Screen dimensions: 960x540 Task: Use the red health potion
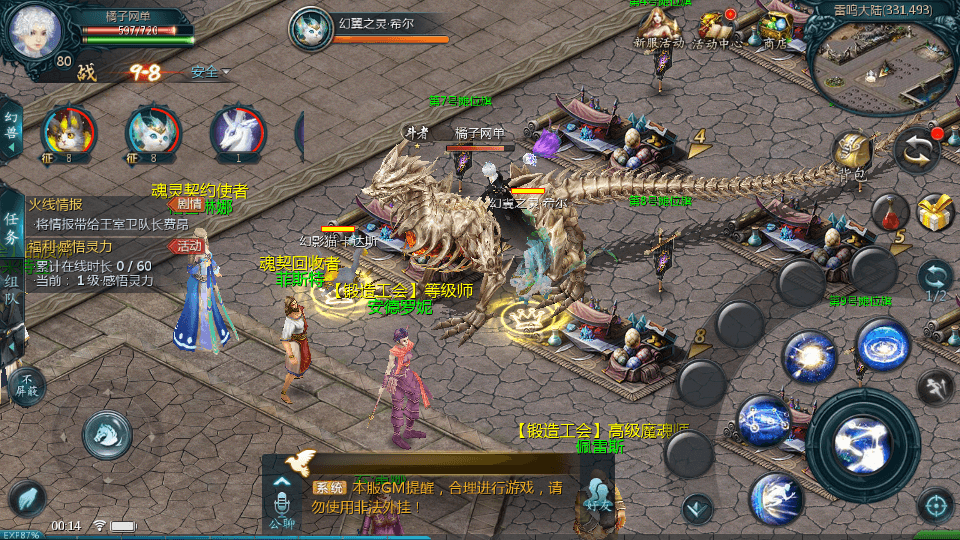click(889, 212)
